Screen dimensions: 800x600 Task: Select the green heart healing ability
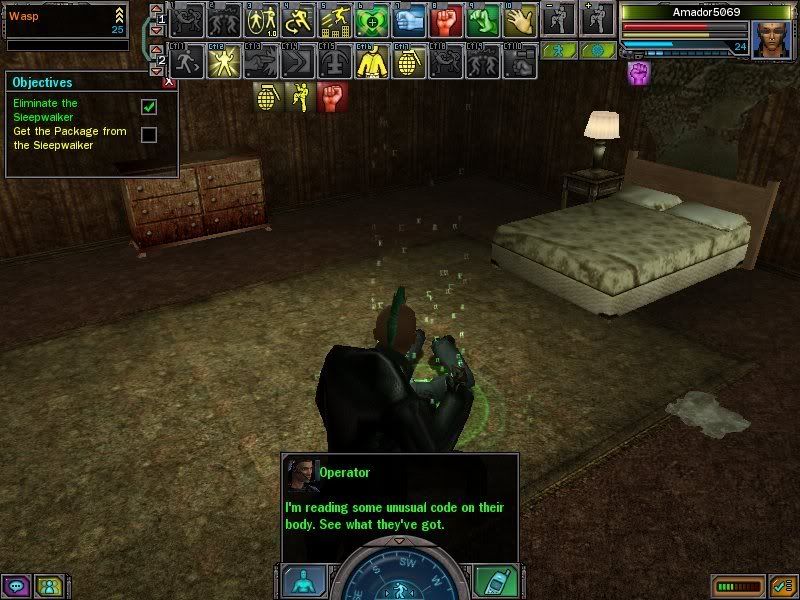point(371,20)
